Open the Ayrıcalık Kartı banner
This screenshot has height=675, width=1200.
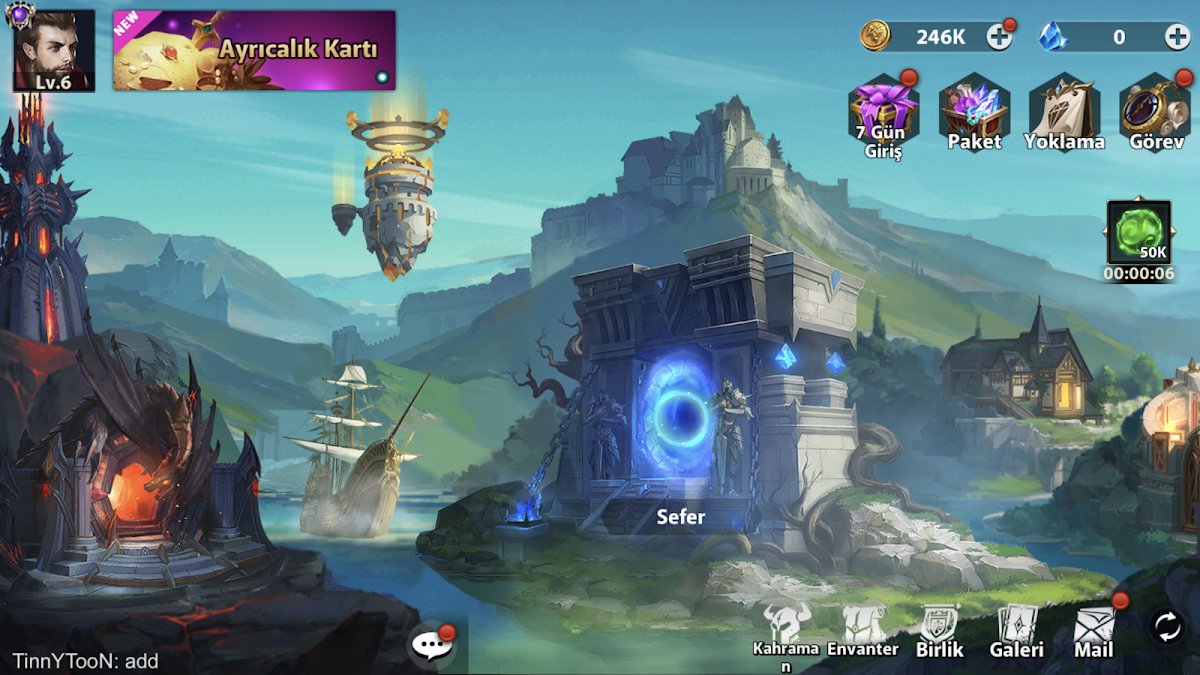254,50
